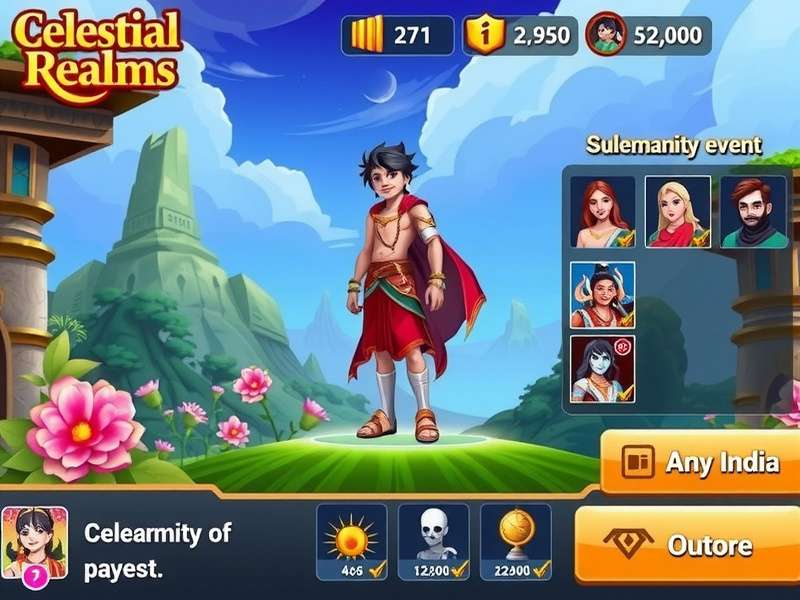Click the 52,000 profile portrait counter
This screenshot has height=600, width=800.
[x=648, y=35]
